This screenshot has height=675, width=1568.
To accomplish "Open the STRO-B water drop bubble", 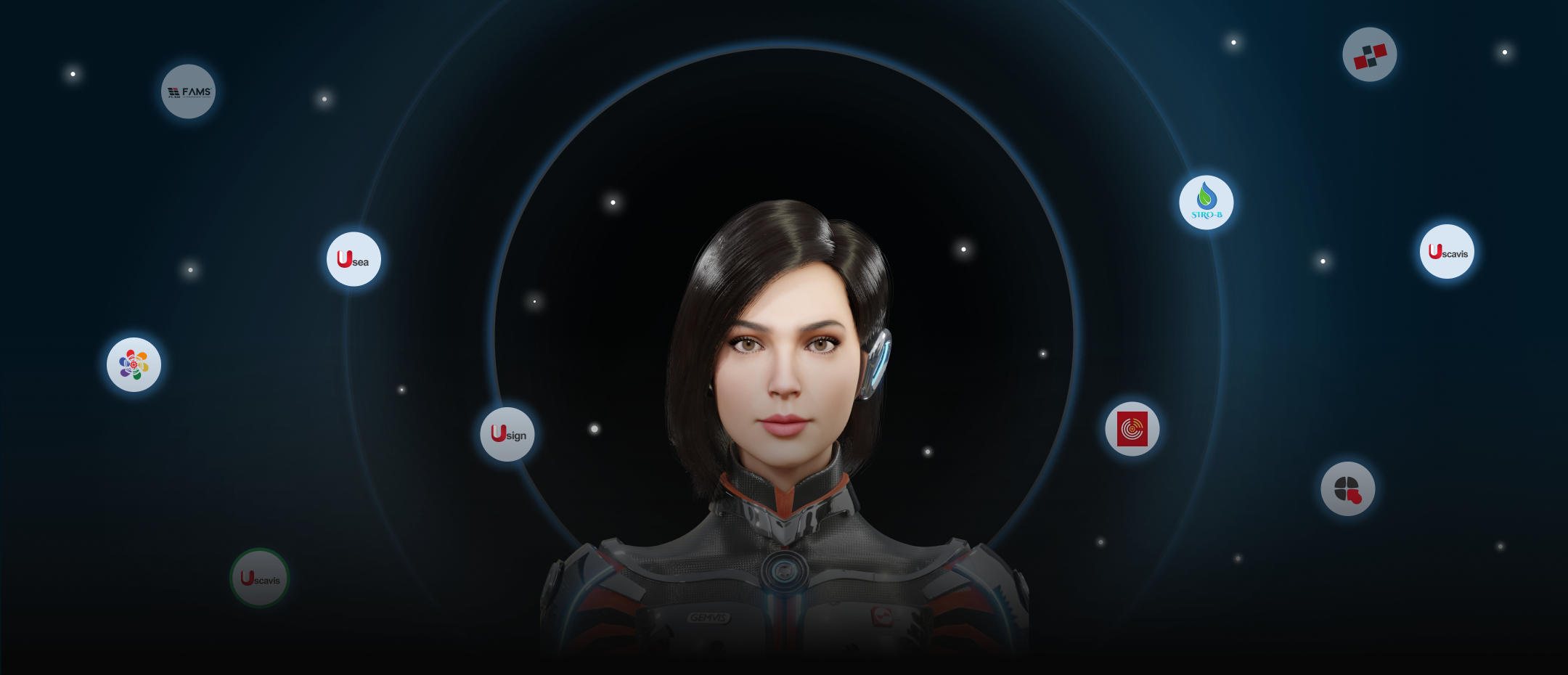I will pos(1206,202).
